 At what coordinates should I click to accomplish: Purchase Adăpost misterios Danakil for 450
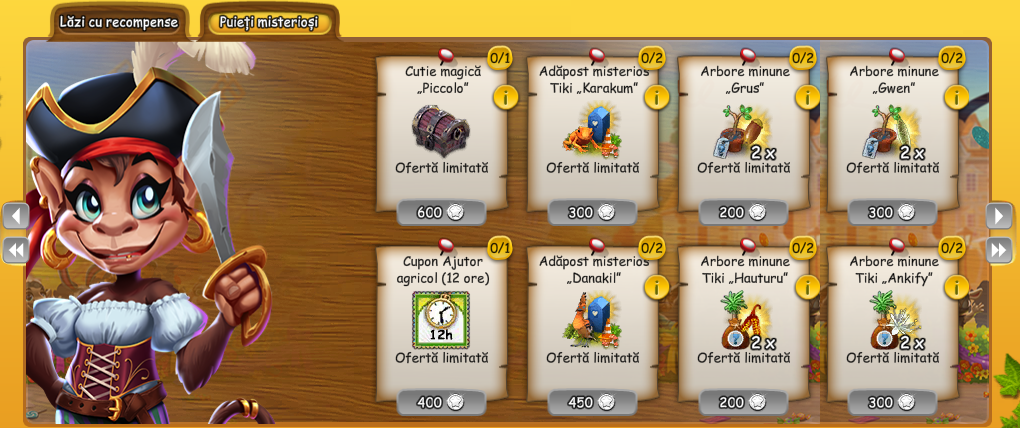point(592,402)
